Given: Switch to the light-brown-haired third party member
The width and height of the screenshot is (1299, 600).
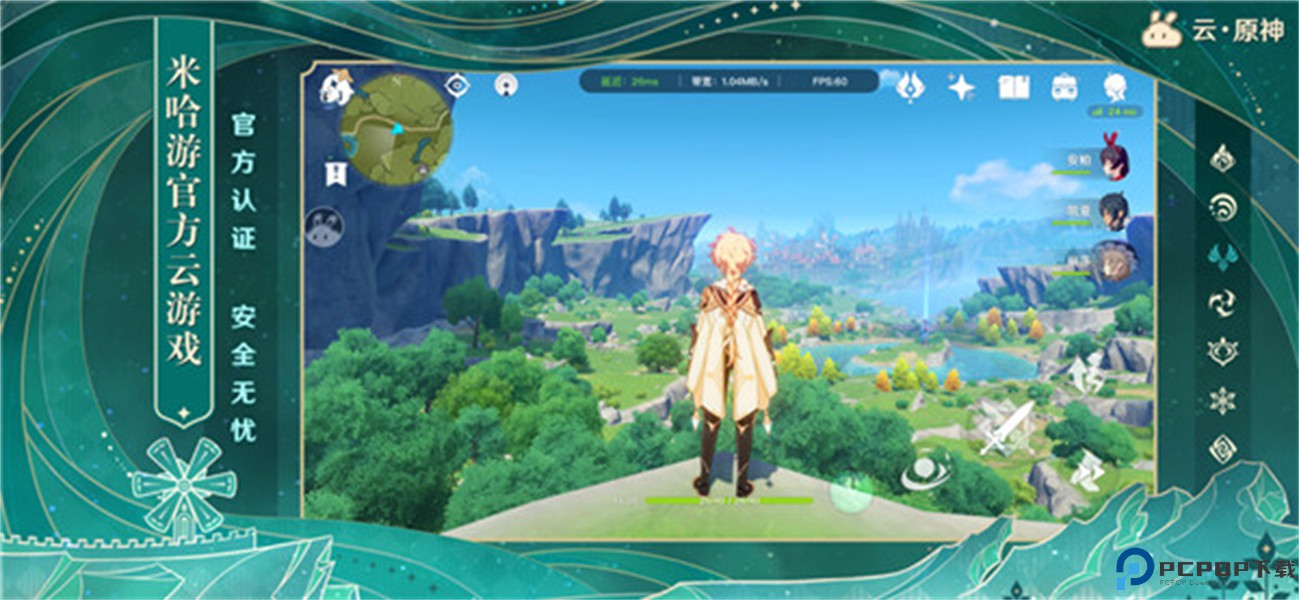Looking at the screenshot, I should 1112,258.
